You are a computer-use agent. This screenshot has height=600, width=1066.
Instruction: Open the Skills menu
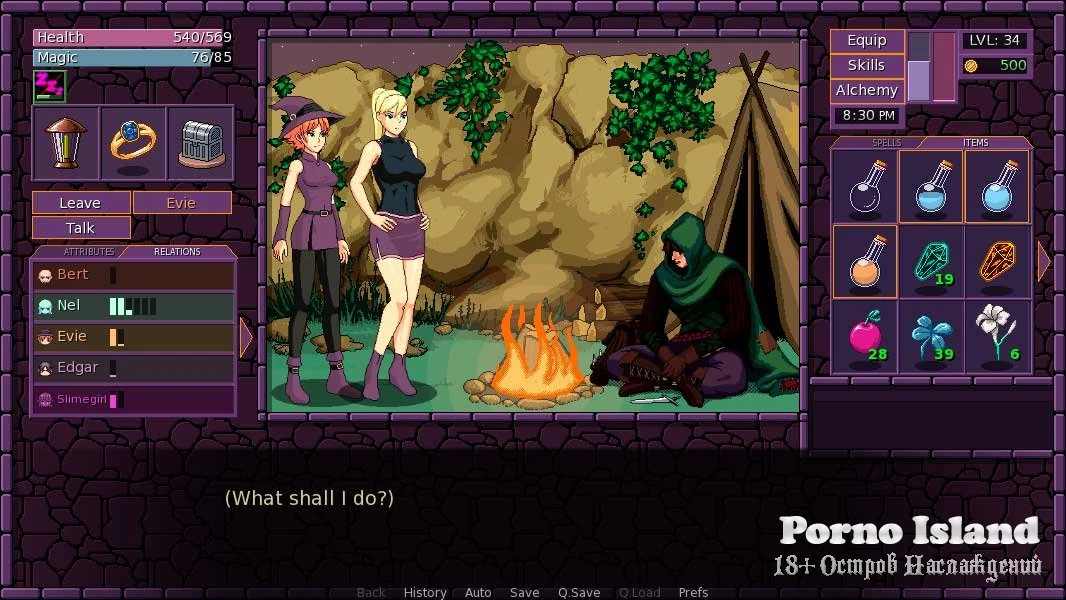[x=867, y=66]
